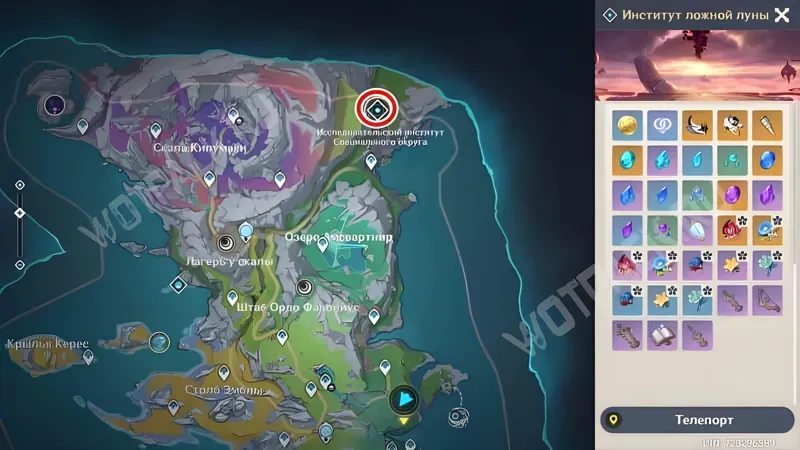Select the white swirl reward icon
Screen dimensions: 800x450
pos(662,125)
